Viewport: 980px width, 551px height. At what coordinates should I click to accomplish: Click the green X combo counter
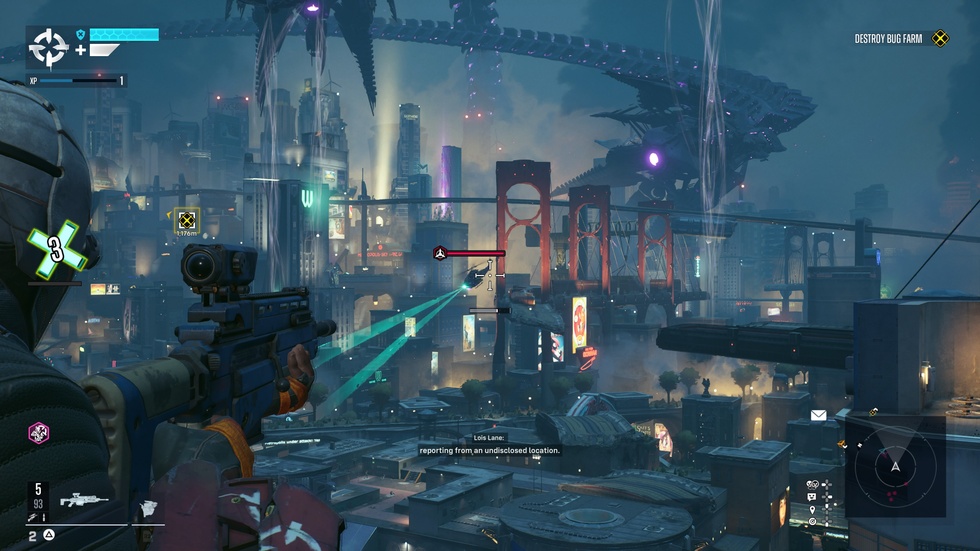[56, 252]
